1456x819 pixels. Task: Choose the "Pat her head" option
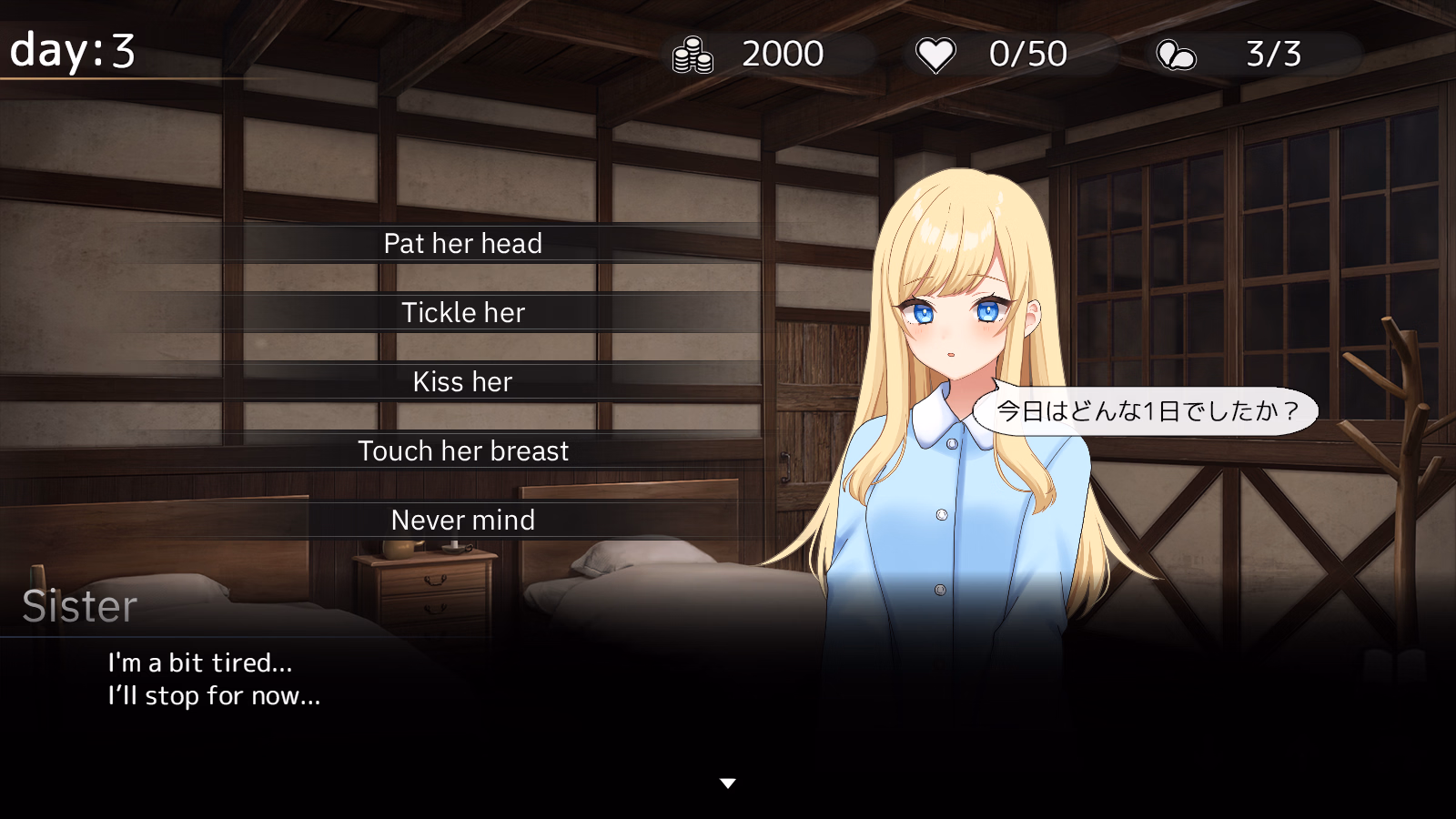pyautogui.click(x=463, y=244)
